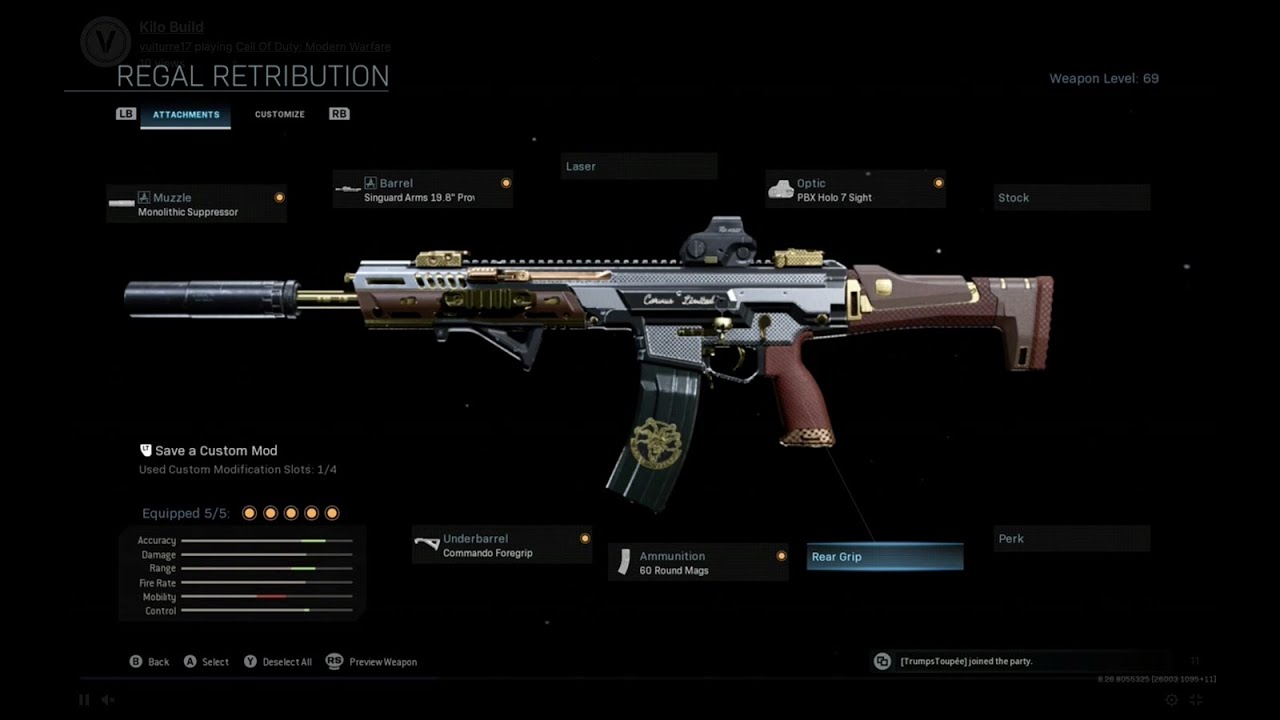The width and height of the screenshot is (1280, 720).
Task: Open the Ammunition 60 Round Mags slot
Action: [x=698, y=562]
